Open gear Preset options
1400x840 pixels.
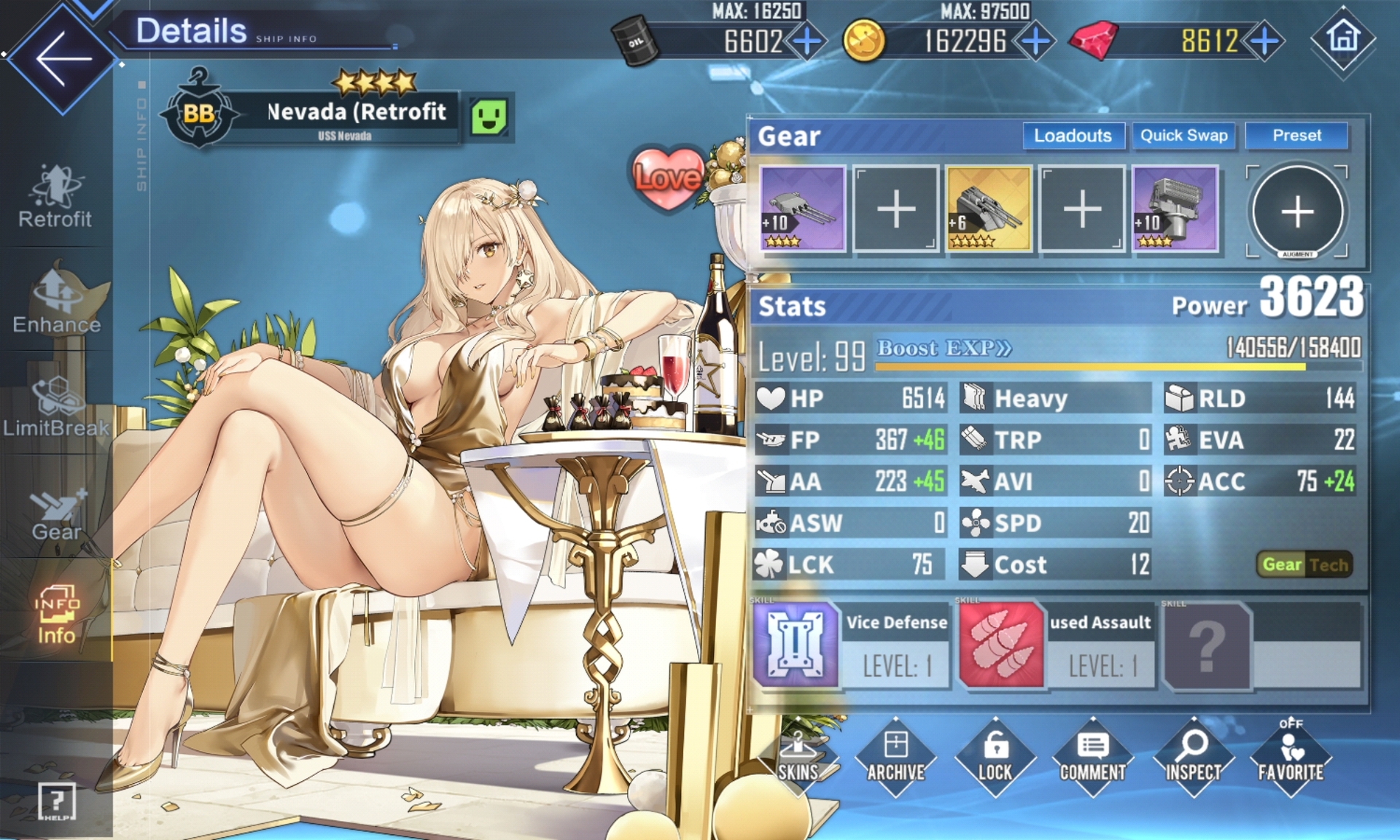coord(1296,136)
